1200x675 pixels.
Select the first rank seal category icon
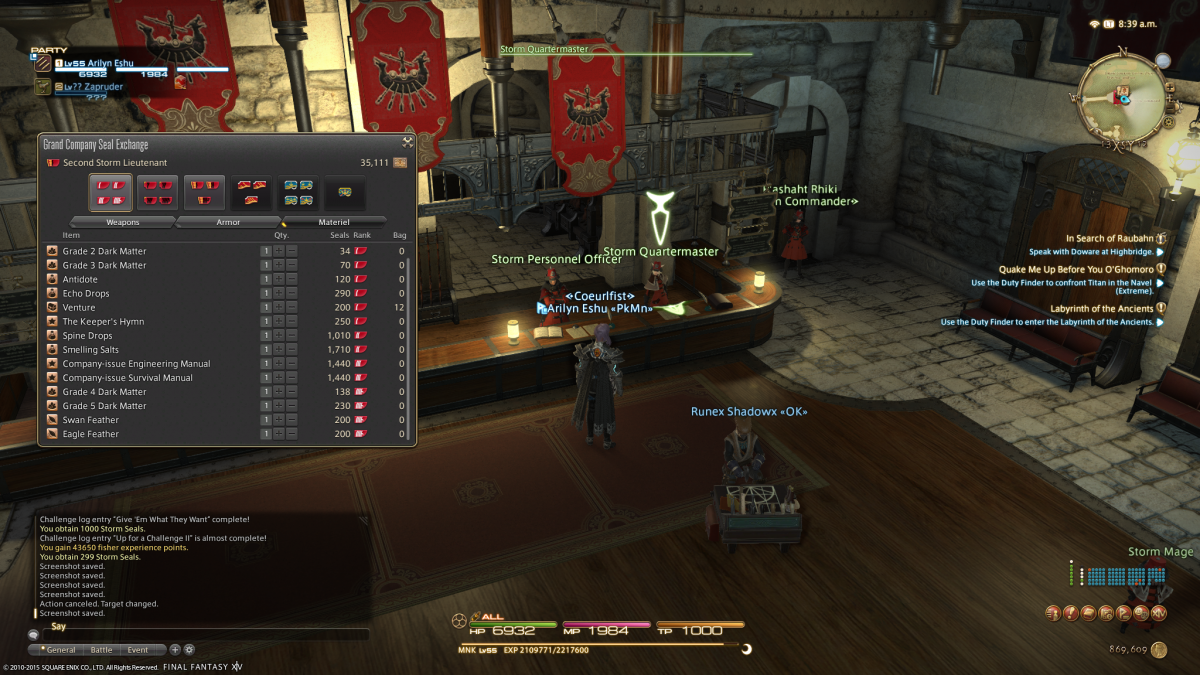110,191
